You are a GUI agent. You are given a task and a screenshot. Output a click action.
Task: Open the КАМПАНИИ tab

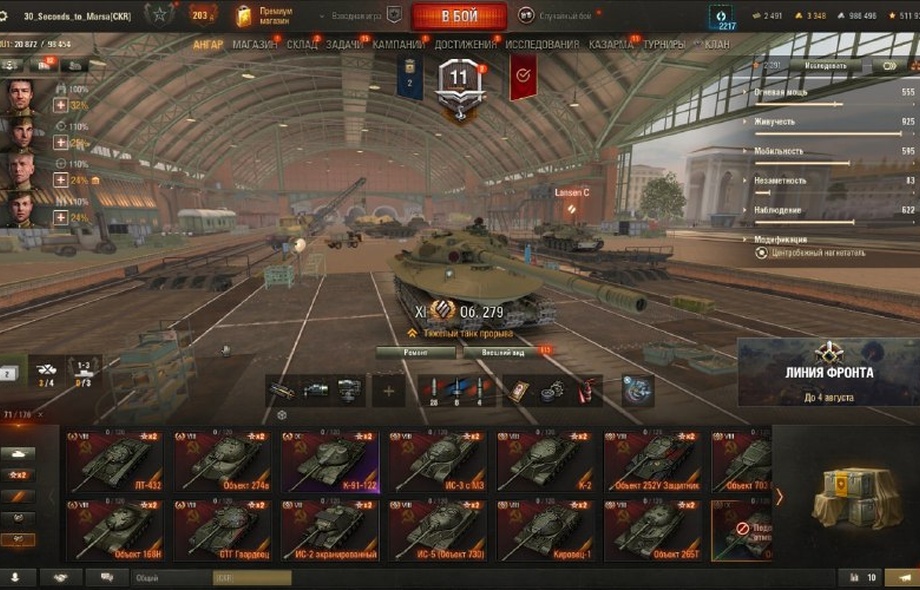398,45
